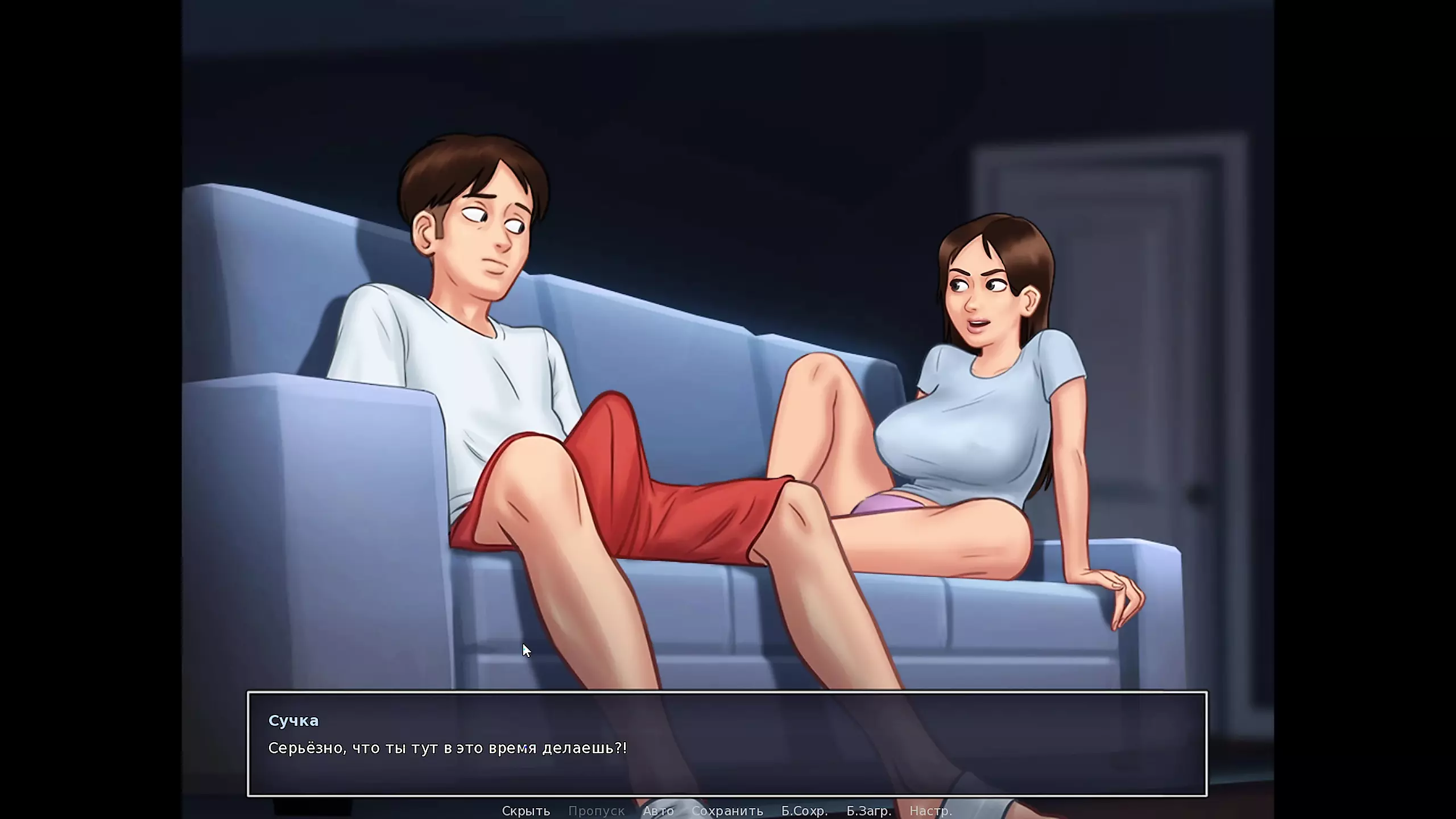
Task: Open Настр. settings menu
Action: [x=930, y=810]
